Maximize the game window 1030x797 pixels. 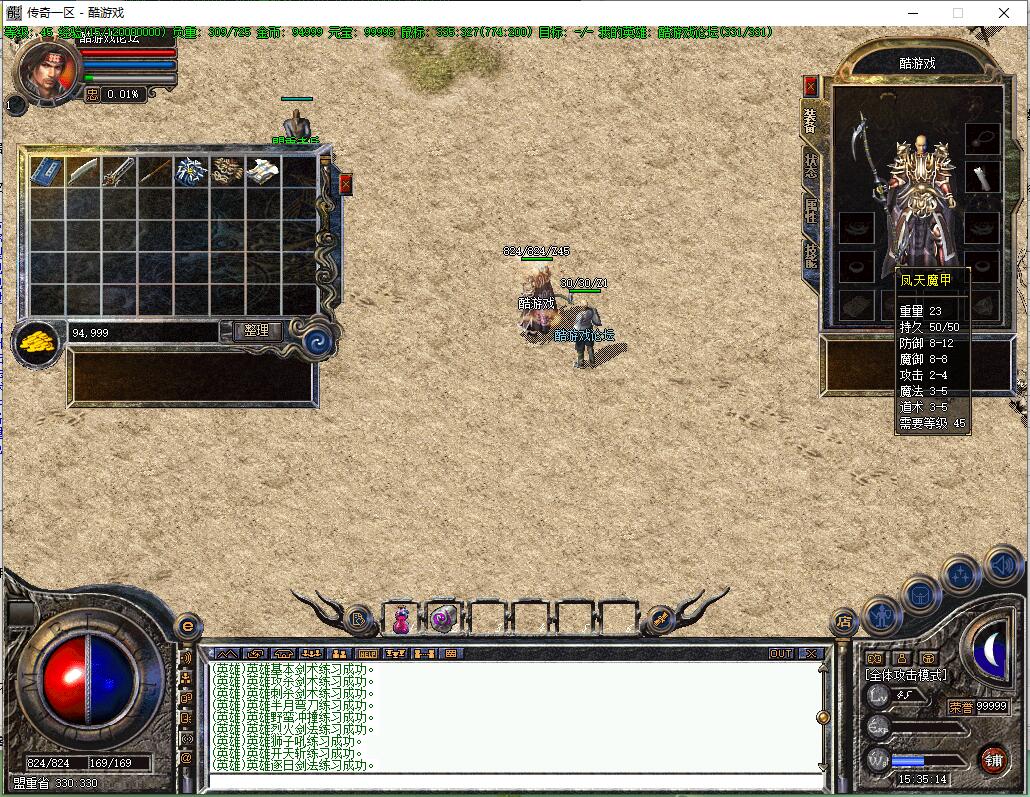tap(958, 13)
